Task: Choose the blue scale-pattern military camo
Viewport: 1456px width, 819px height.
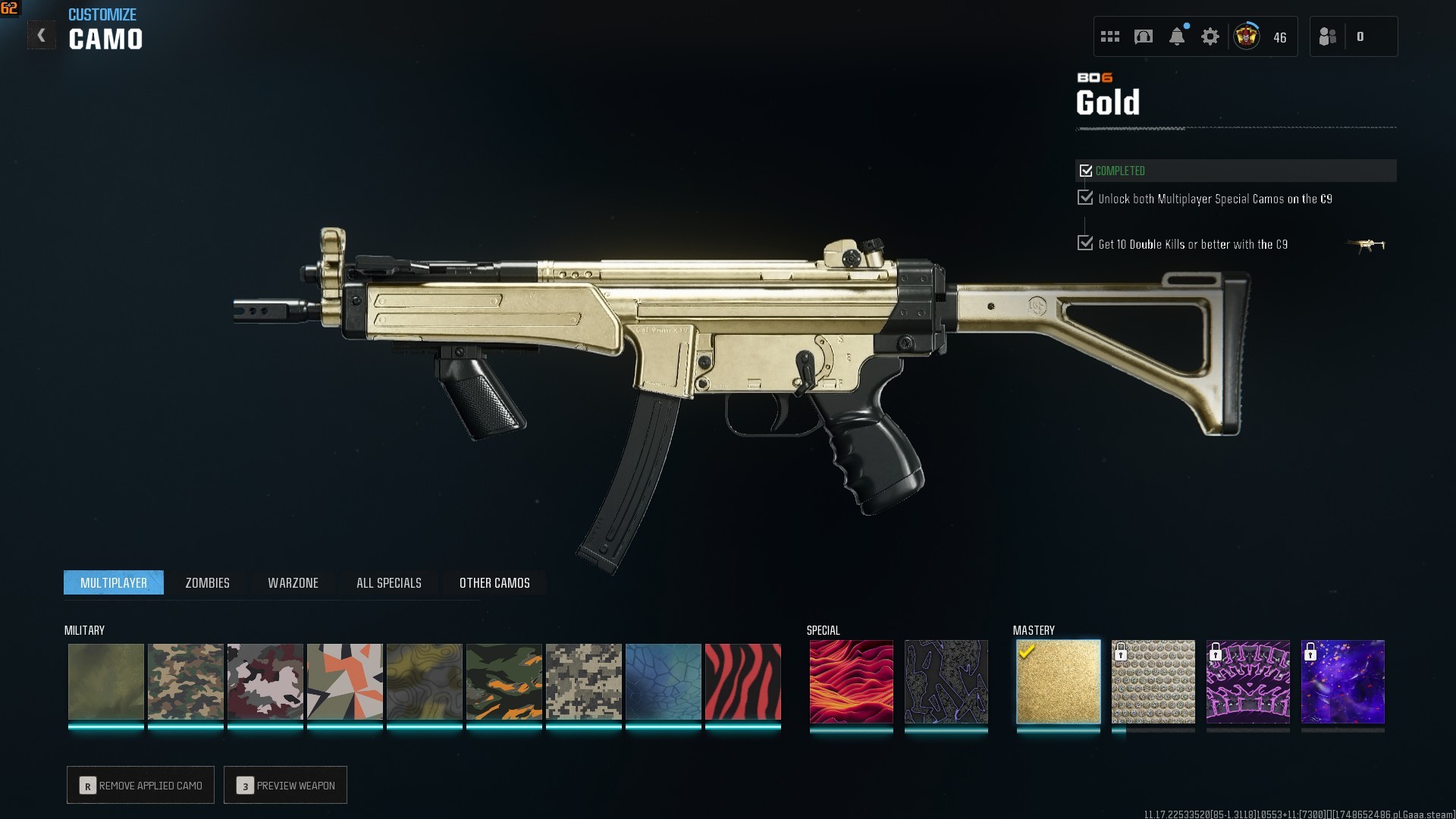Action: click(x=663, y=682)
